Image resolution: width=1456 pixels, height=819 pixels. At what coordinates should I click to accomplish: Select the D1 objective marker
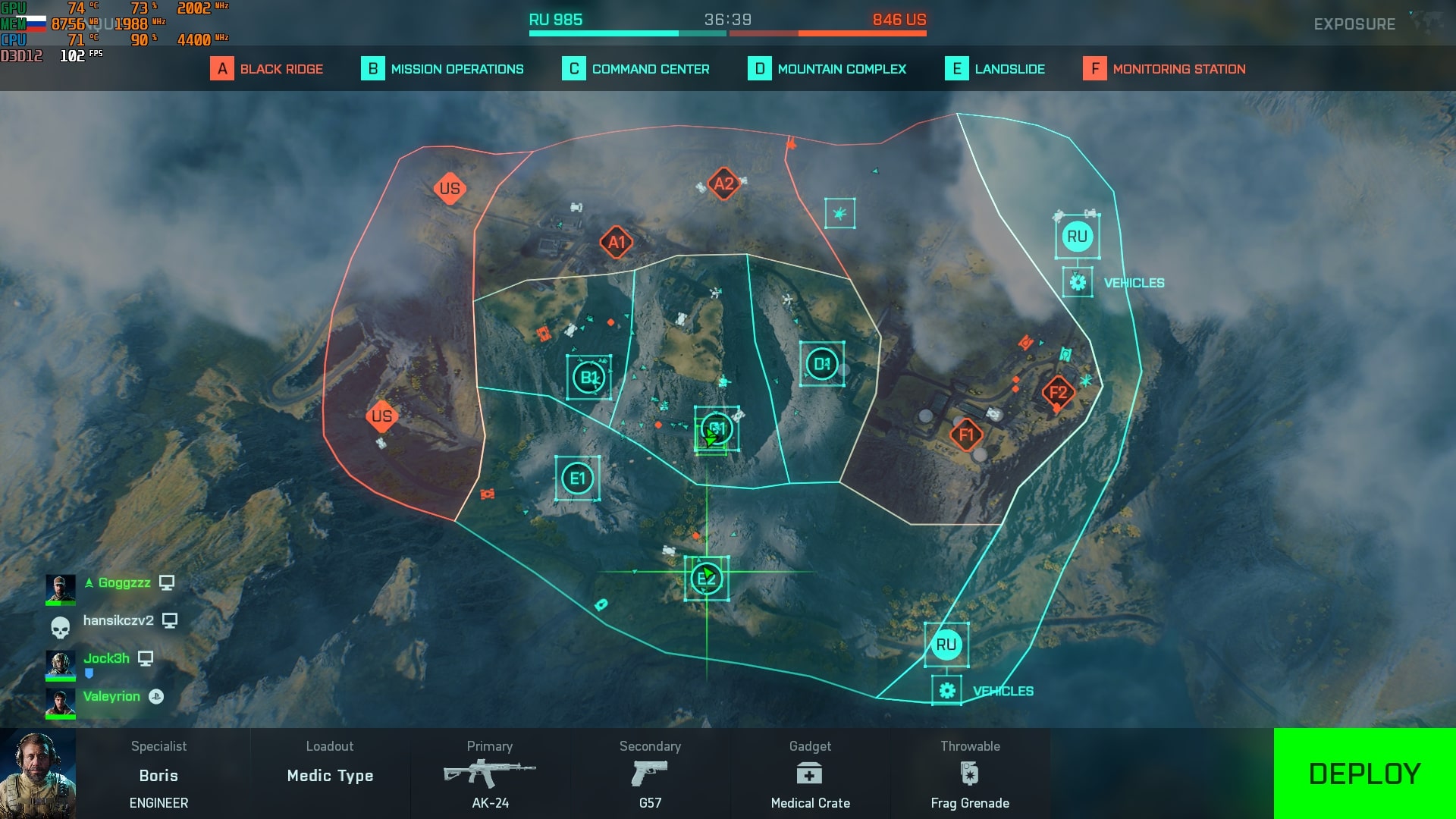(x=821, y=364)
